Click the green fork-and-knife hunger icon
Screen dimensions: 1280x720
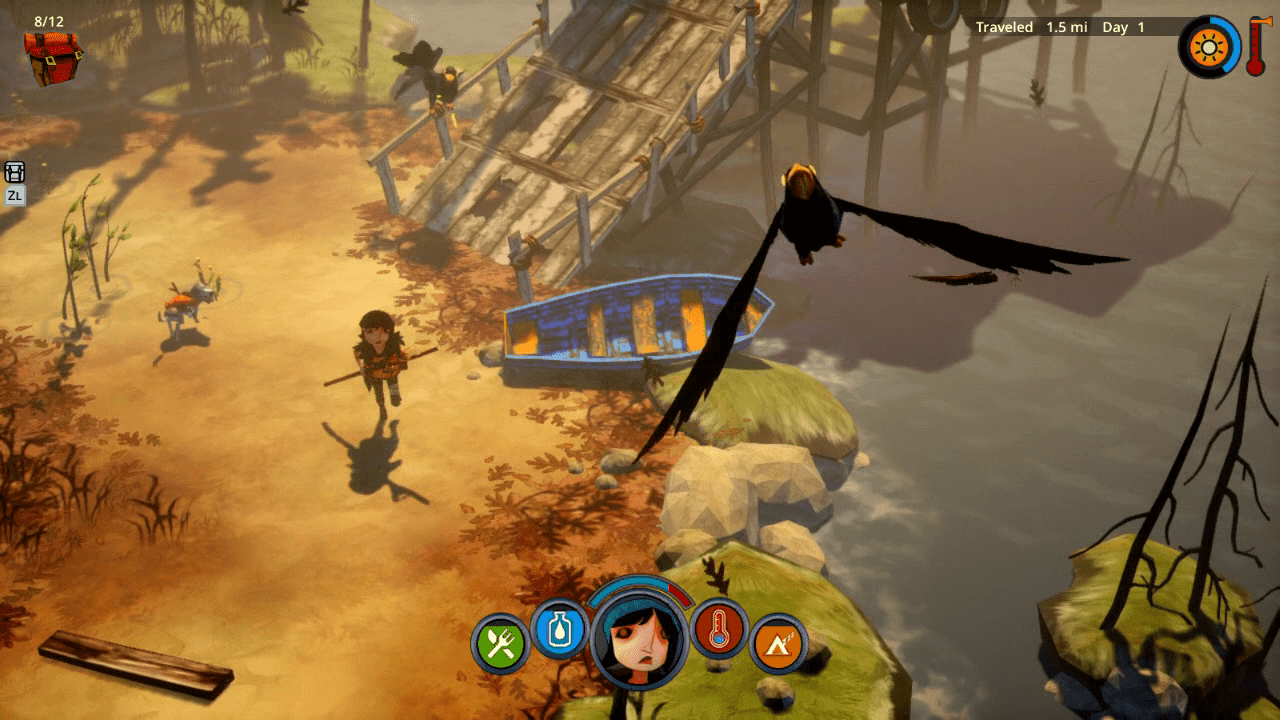500,643
